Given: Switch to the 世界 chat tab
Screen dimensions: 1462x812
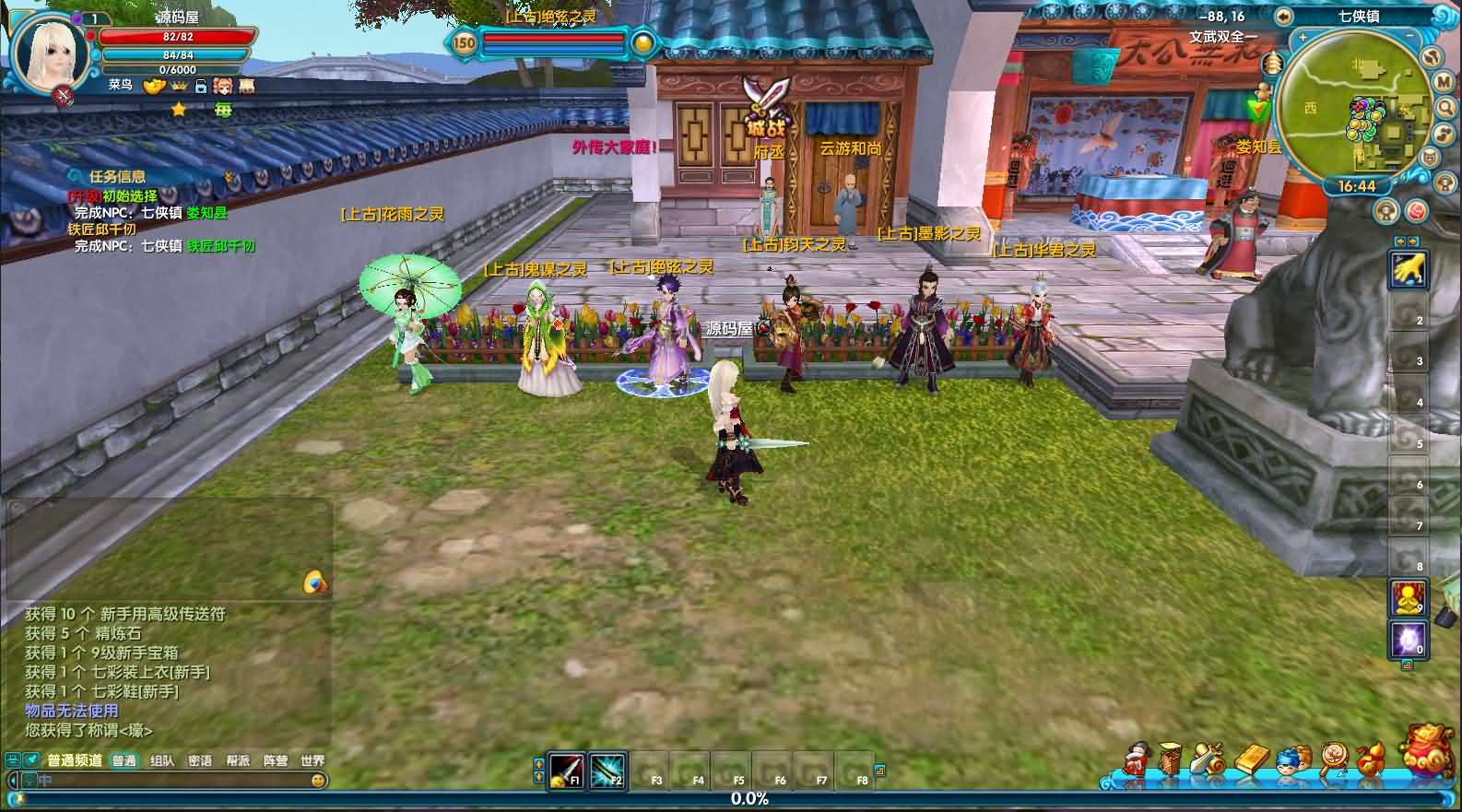Looking at the screenshot, I should coord(312,762).
